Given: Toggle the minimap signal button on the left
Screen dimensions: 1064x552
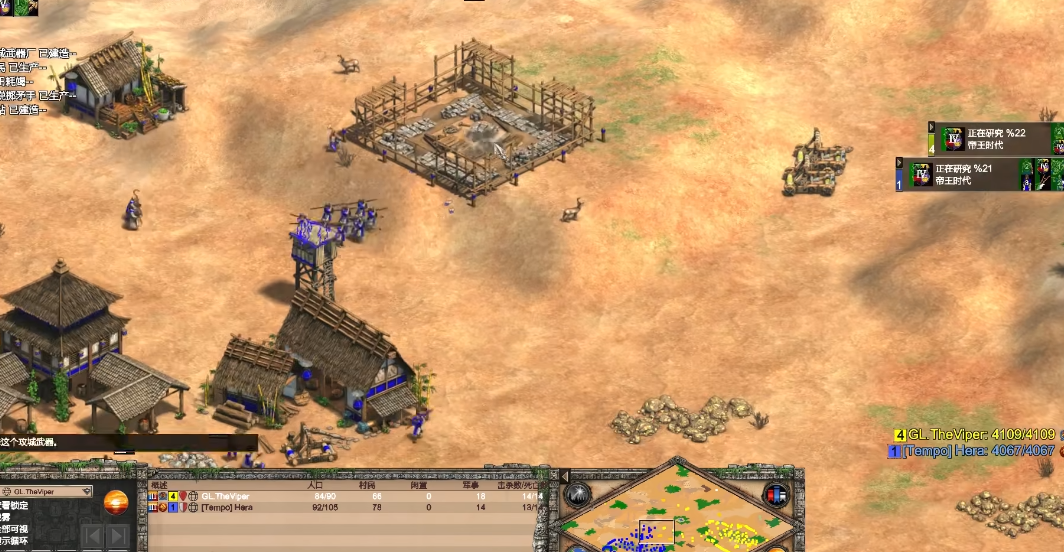Looking at the screenshot, I should pyautogui.click(x=578, y=493).
